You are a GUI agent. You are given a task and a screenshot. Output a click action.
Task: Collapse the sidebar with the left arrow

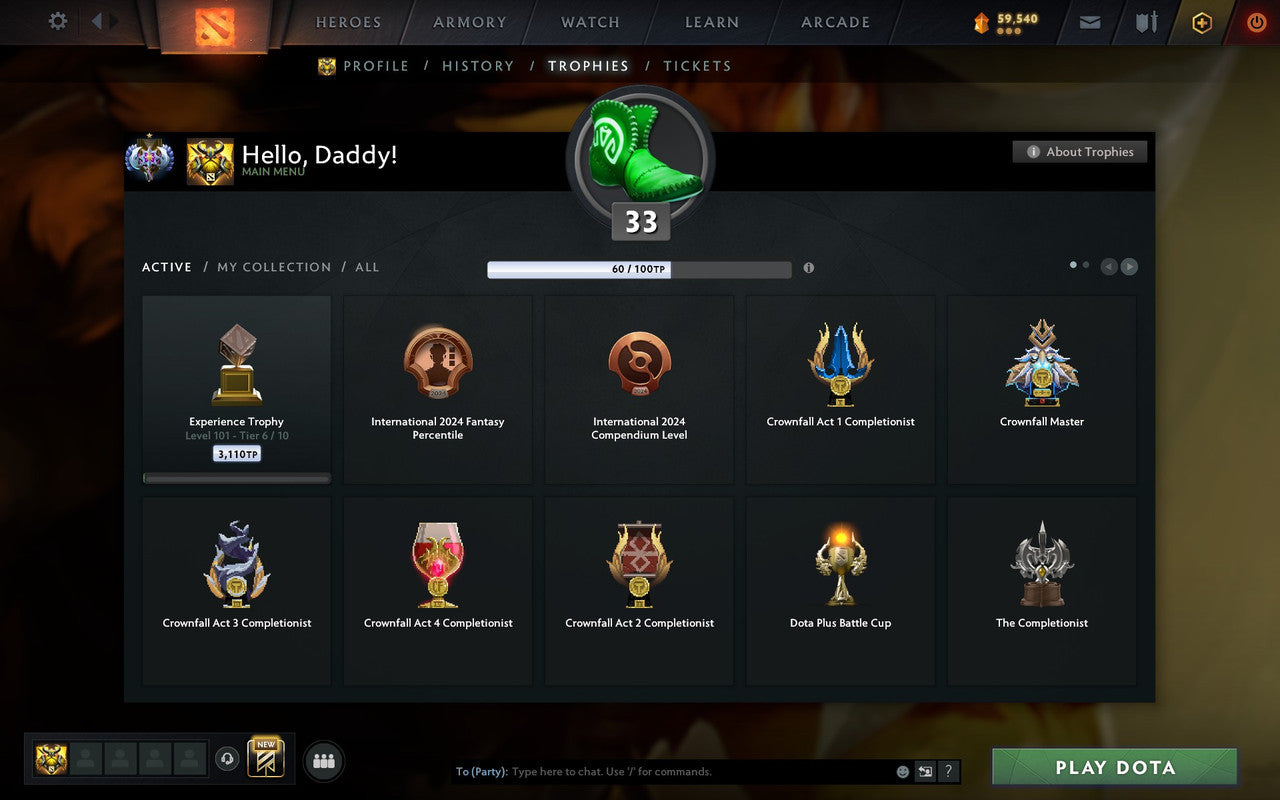pyautogui.click(x=96, y=22)
